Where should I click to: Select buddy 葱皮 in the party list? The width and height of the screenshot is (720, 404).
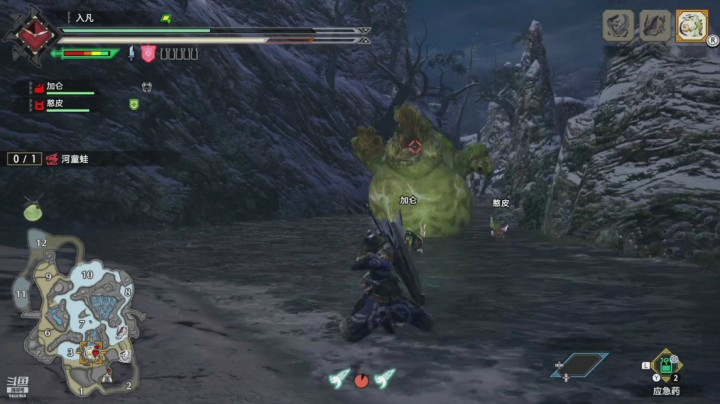[54, 103]
